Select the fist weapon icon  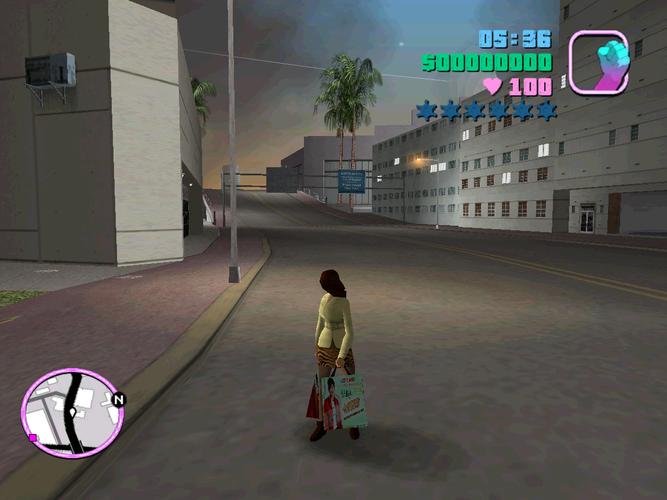[598, 62]
